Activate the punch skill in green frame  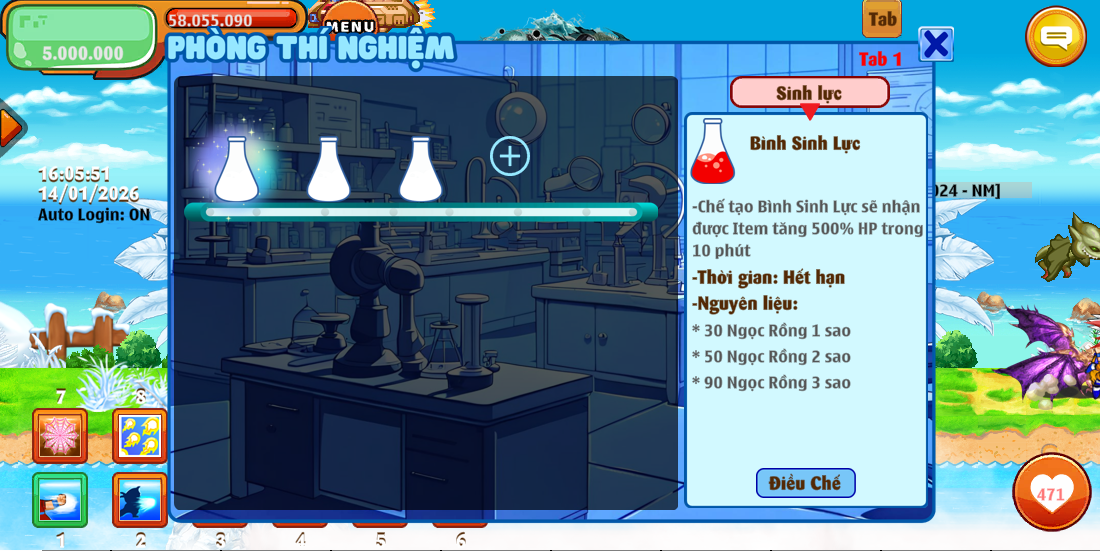tap(60, 499)
